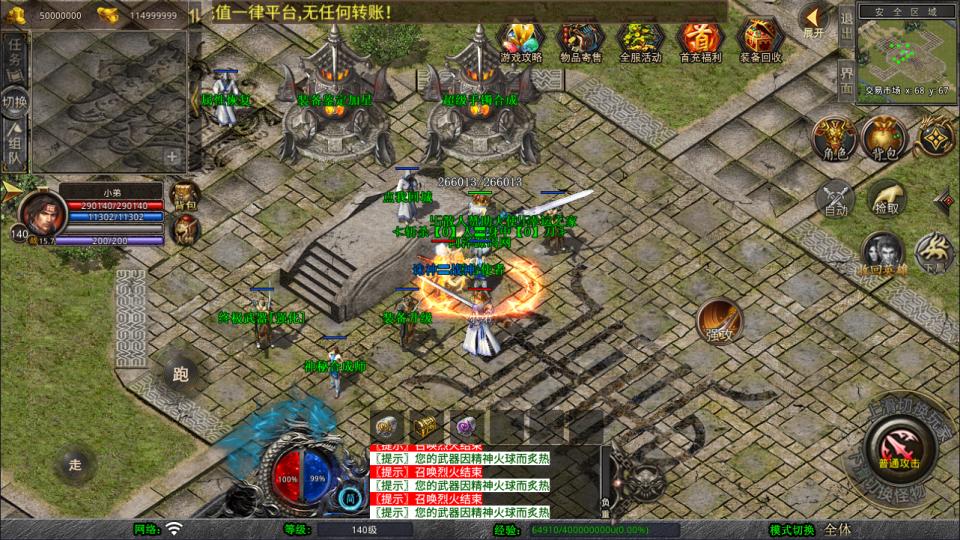Toggle the 展开 expand arrow button
The image size is (960, 540).
814,20
